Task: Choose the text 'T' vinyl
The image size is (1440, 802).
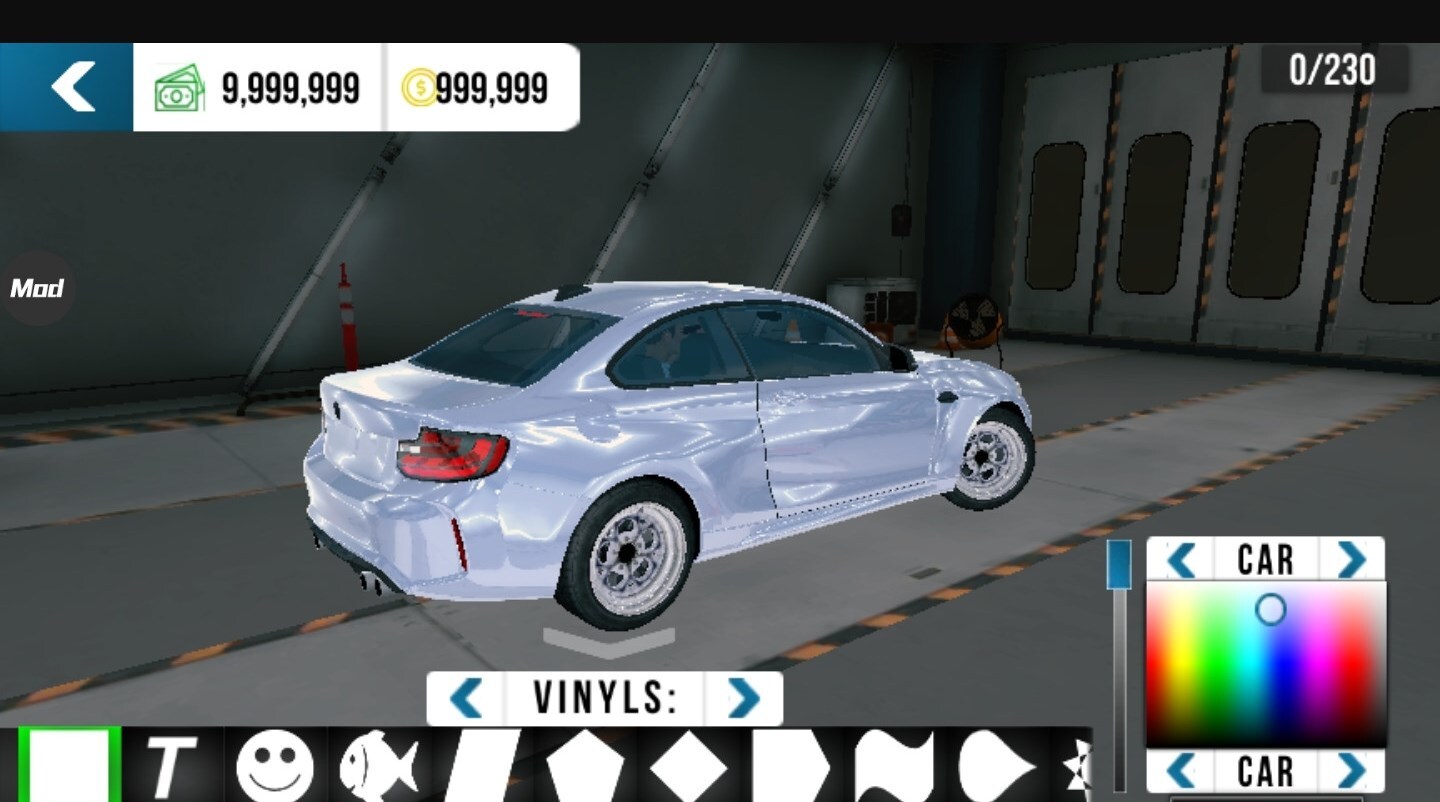Action: (x=170, y=767)
